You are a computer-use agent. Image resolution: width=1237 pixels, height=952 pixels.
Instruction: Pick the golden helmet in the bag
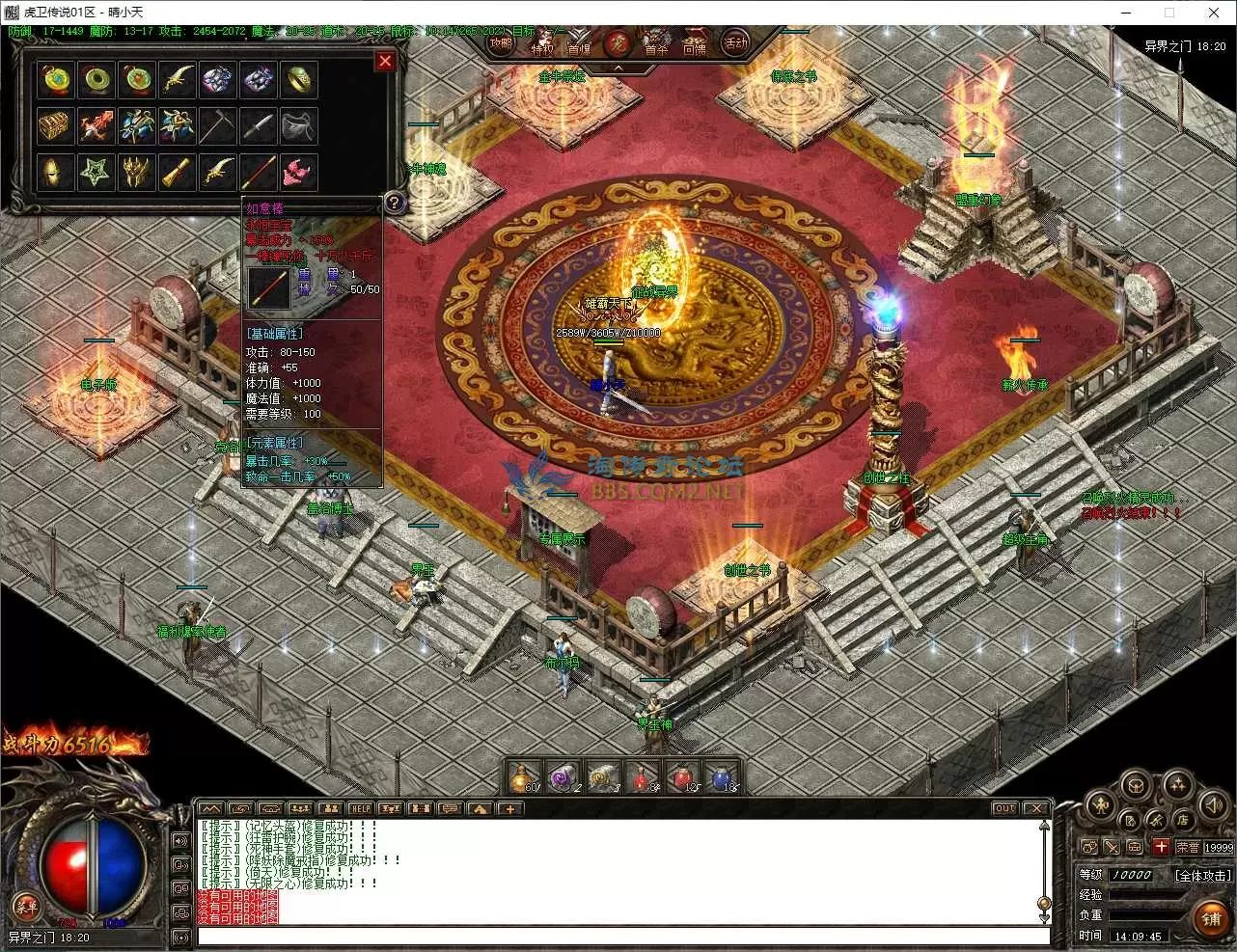pos(56,173)
